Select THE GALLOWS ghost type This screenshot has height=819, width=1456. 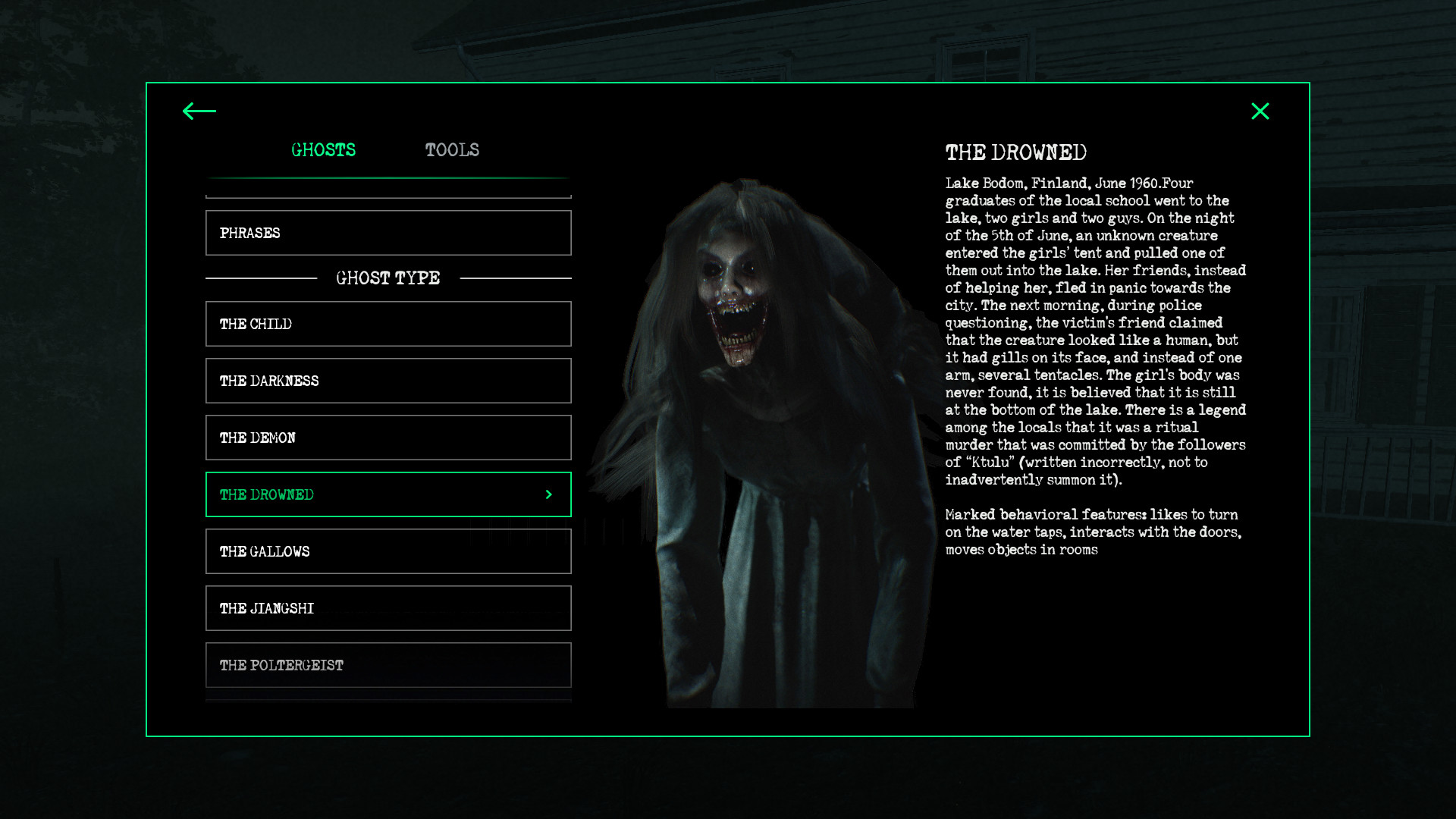(388, 551)
